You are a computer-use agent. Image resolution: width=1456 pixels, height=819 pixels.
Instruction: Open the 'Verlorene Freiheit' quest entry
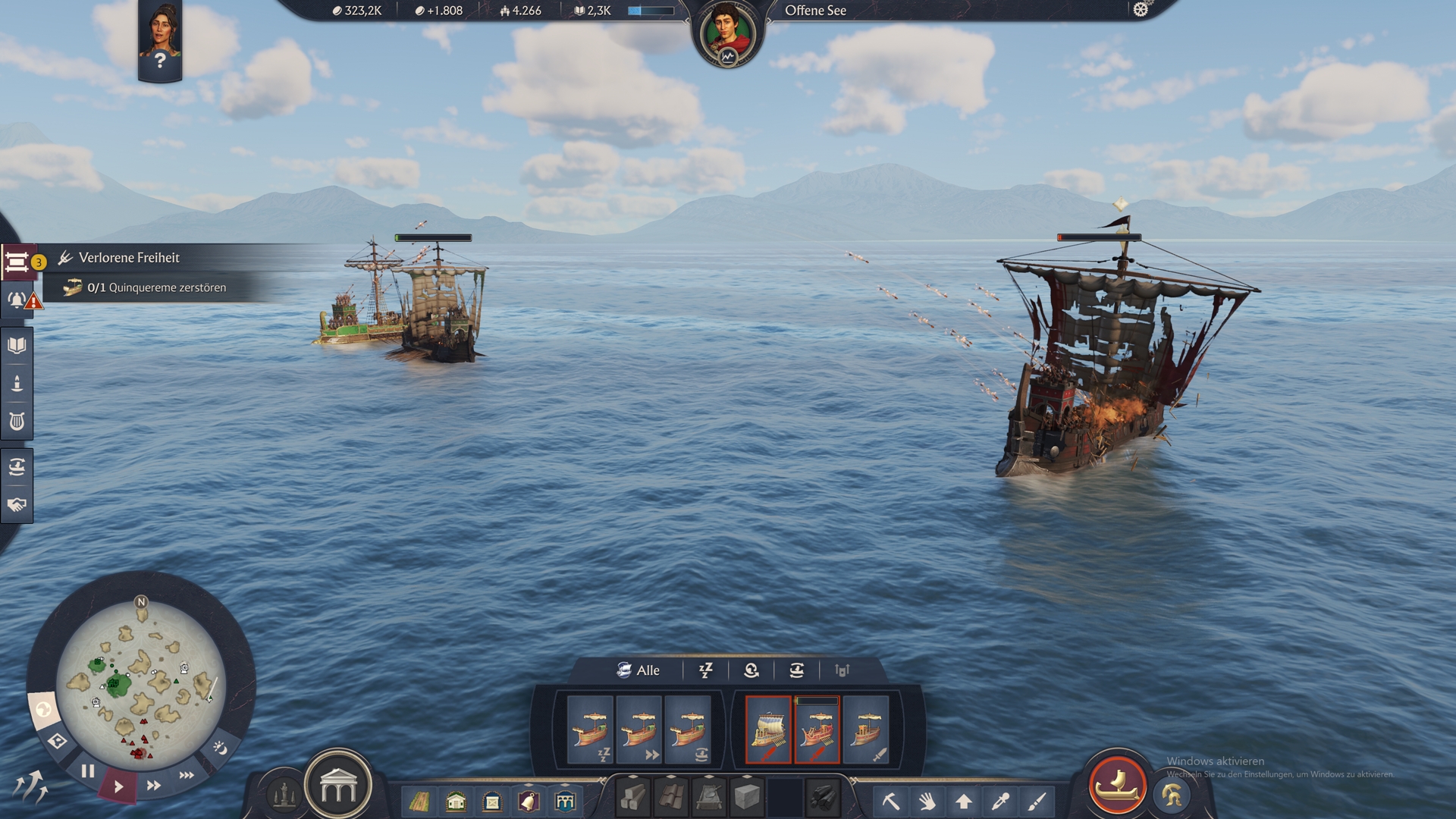[129, 258]
